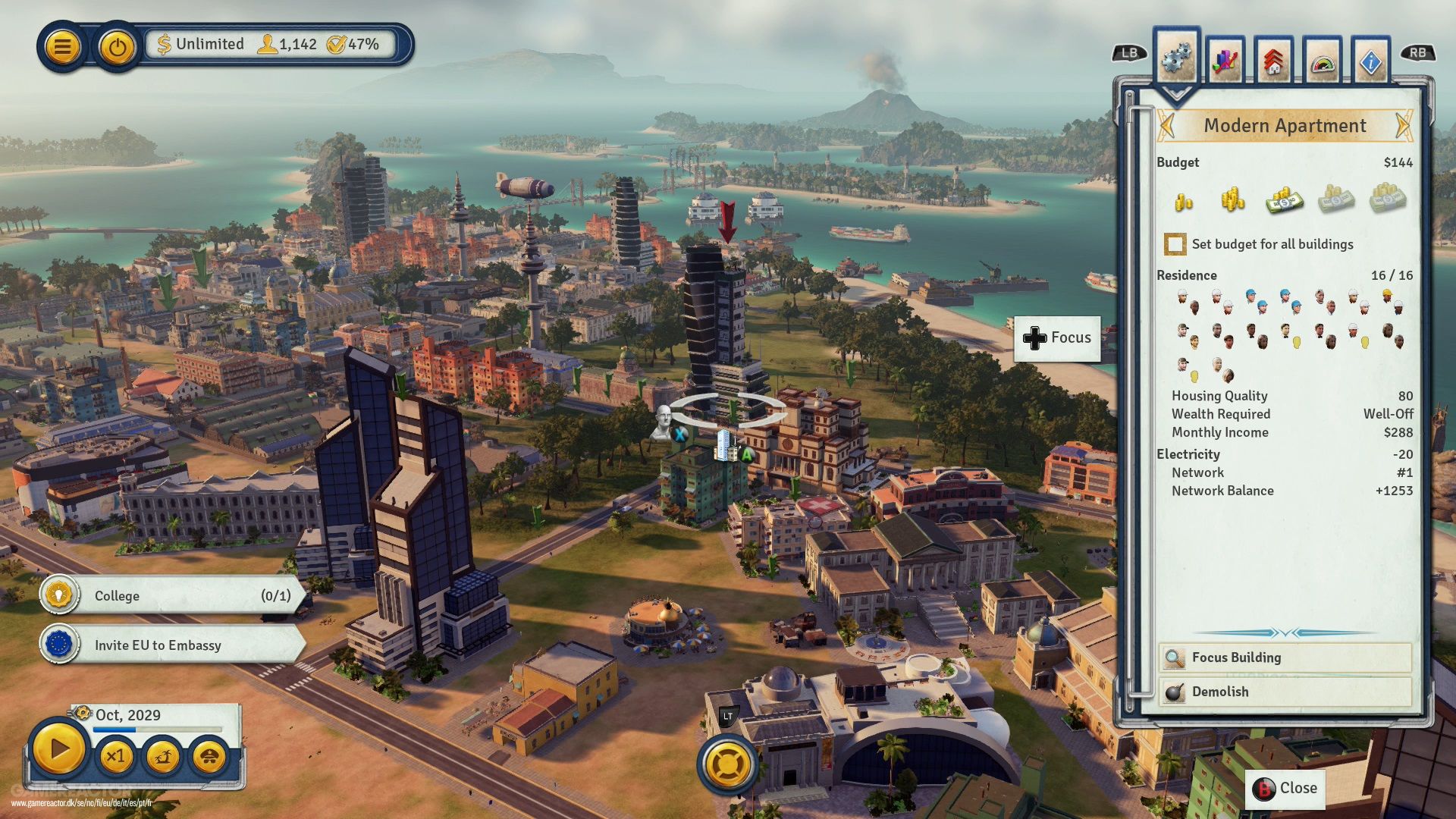Choose Focus Building
The height and width of the screenshot is (819, 1456).
click(x=1285, y=657)
